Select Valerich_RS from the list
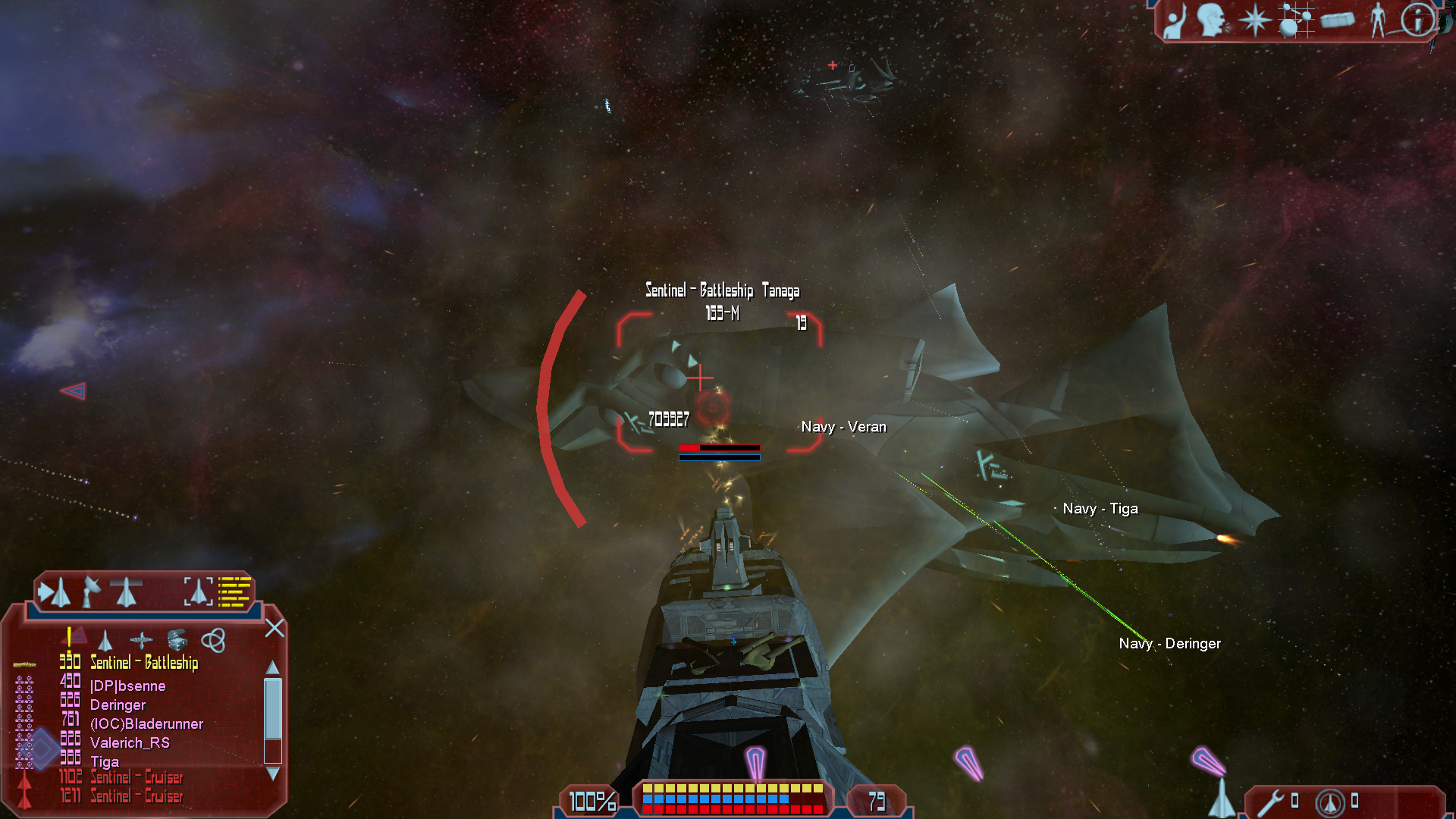The width and height of the screenshot is (1456, 819). pyautogui.click(x=130, y=743)
